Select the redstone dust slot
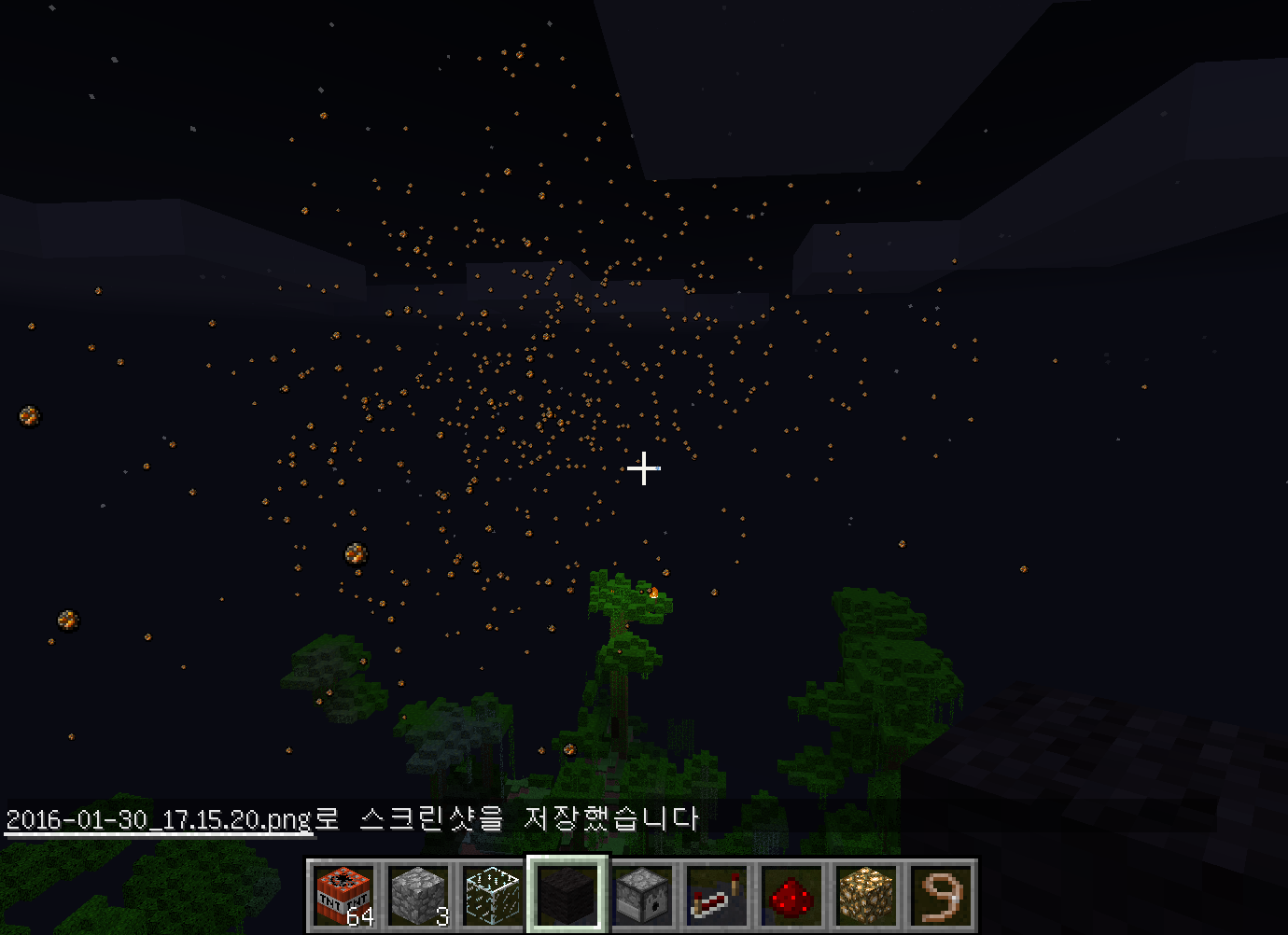This screenshot has width=1288, height=935. tap(791, 895)
